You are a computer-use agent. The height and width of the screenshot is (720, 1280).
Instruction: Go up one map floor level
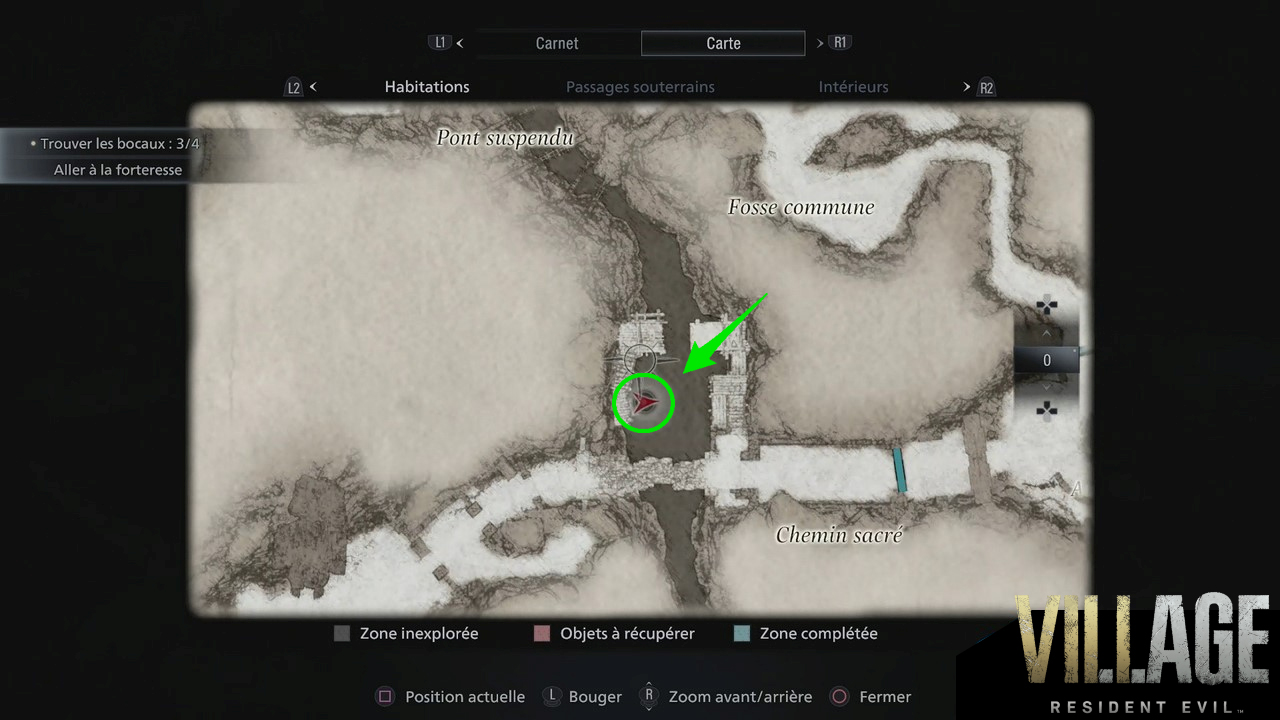coord(1047,333)
